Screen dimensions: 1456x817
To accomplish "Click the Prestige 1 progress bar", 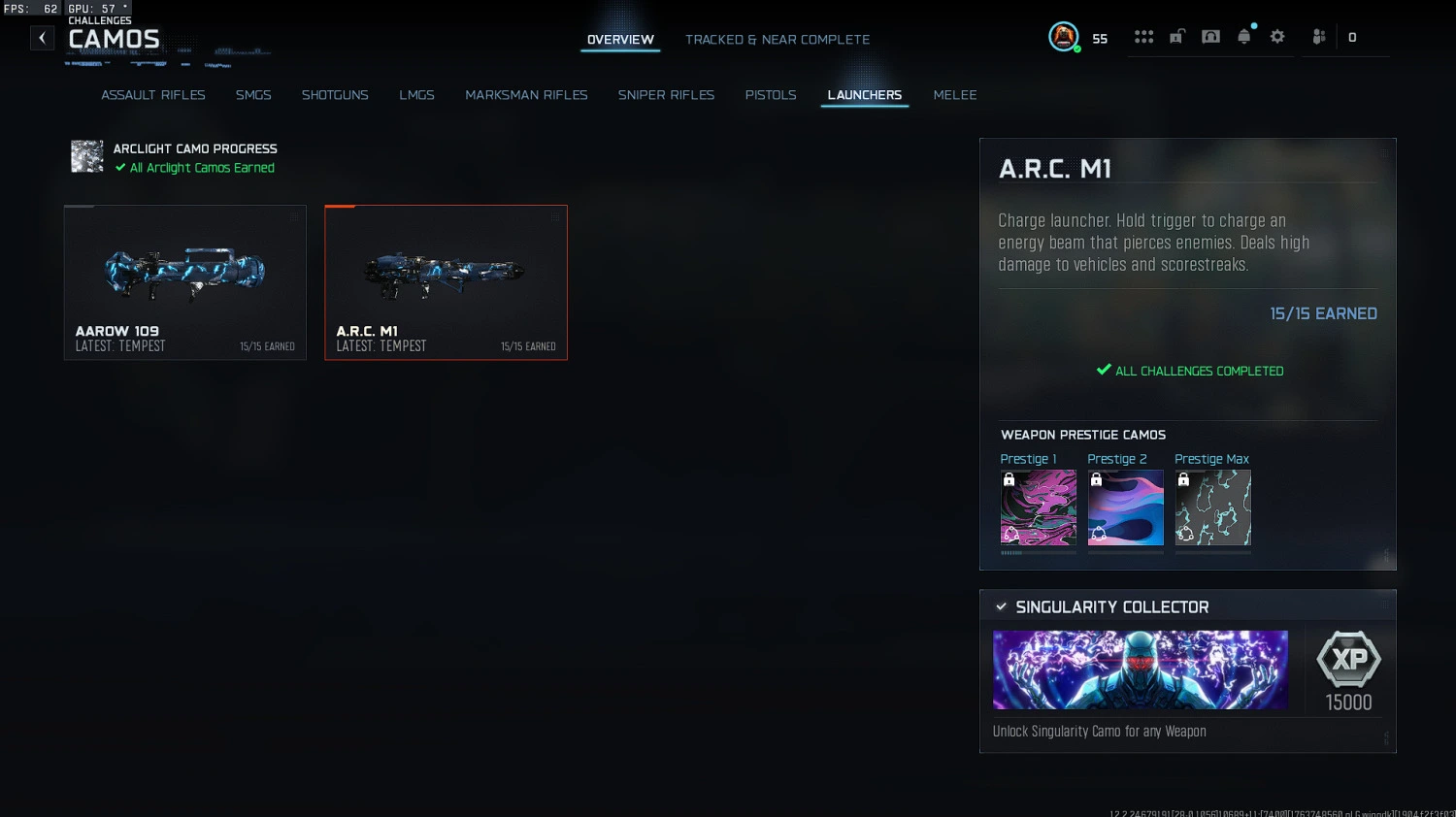I will pyautogui.click(x=1038, y=554).
